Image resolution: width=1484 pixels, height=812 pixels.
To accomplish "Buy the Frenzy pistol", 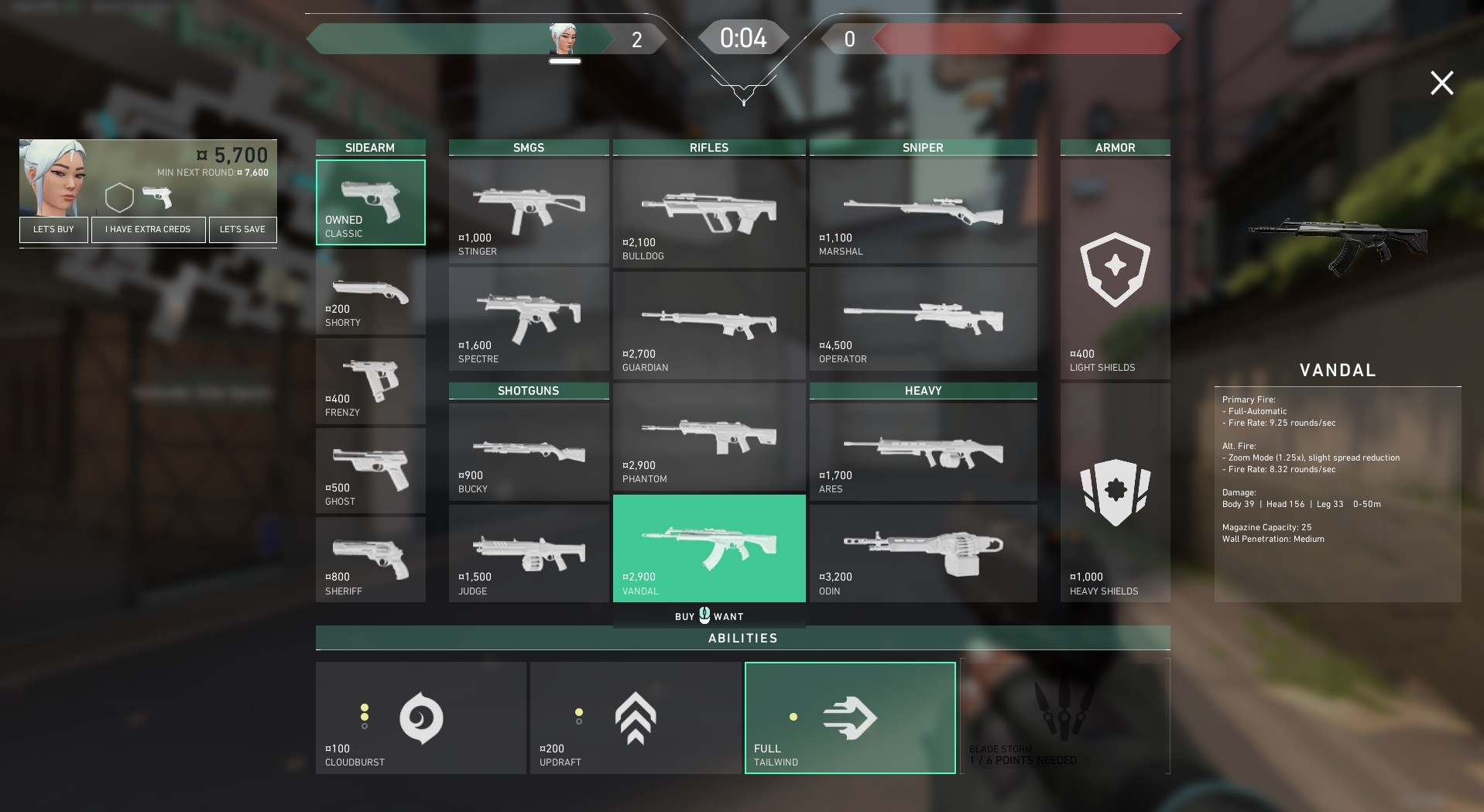I will point(370,382).
